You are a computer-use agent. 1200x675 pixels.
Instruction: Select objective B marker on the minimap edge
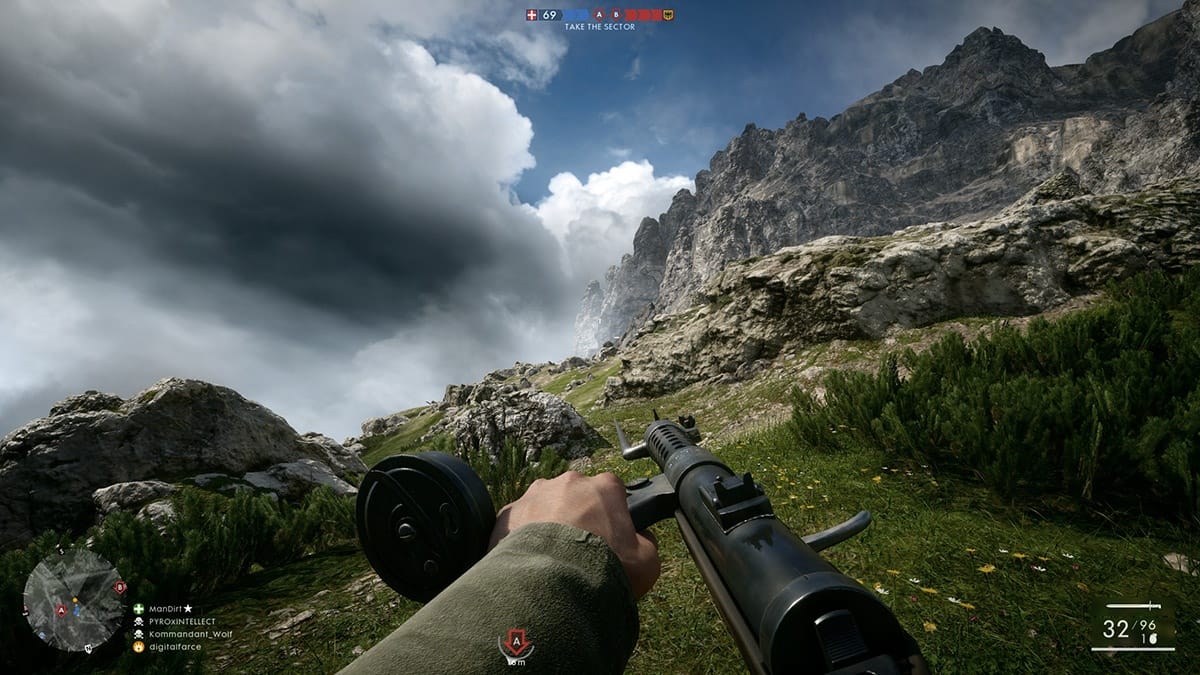click(120, 587)
